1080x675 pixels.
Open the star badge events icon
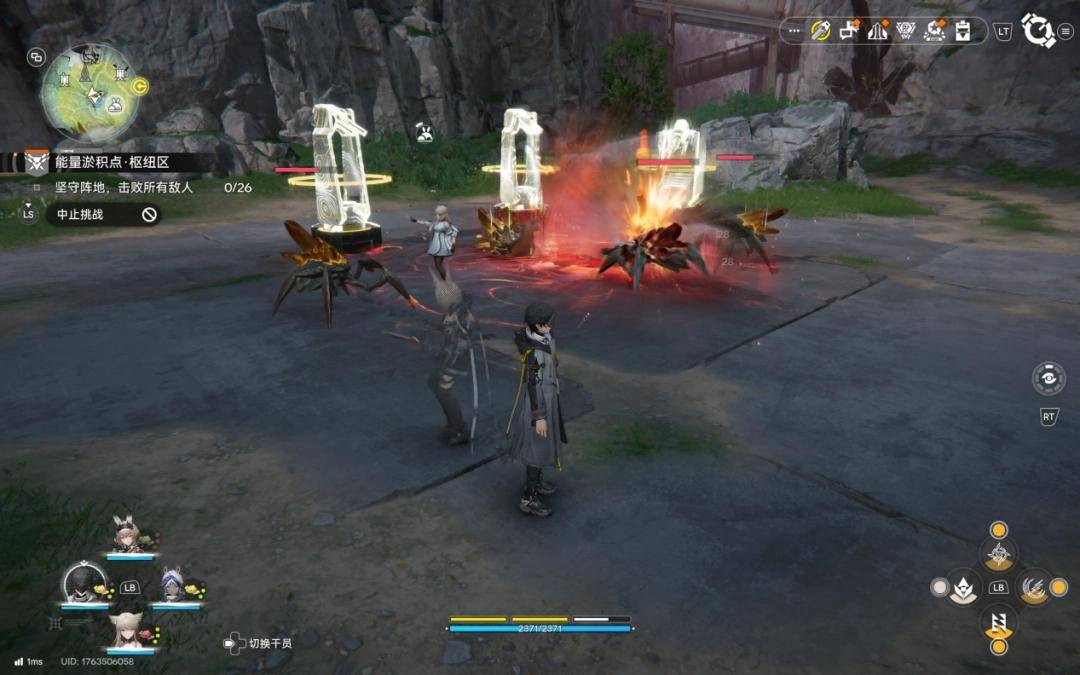coord(935,31)
